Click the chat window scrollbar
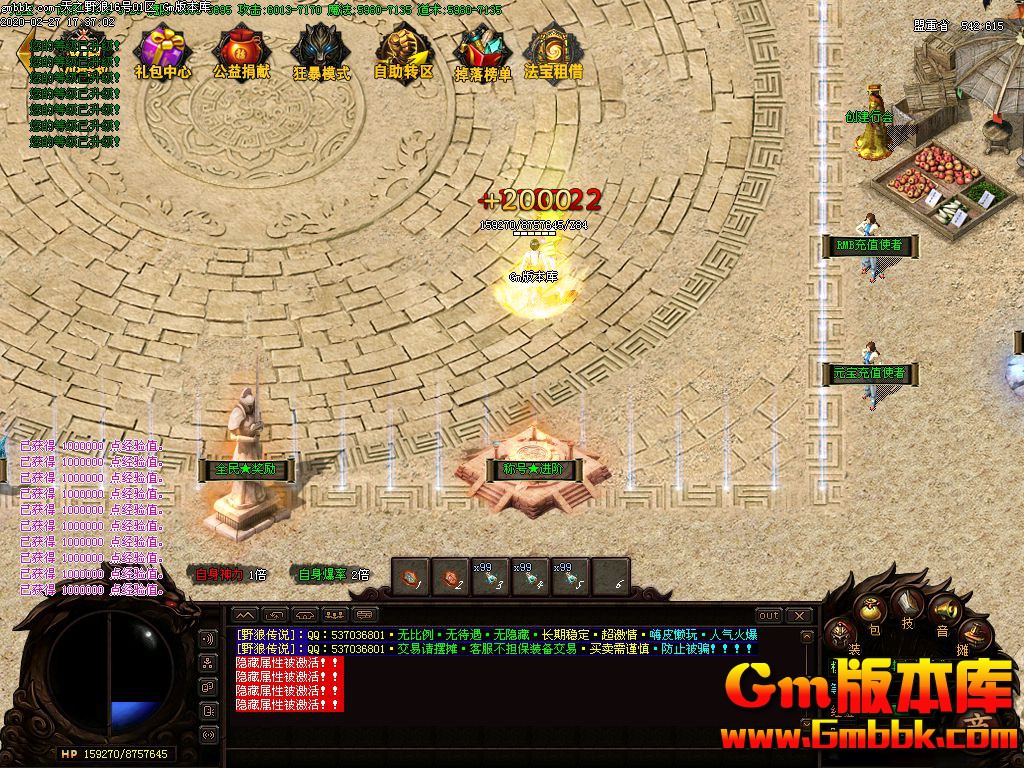 808,670
